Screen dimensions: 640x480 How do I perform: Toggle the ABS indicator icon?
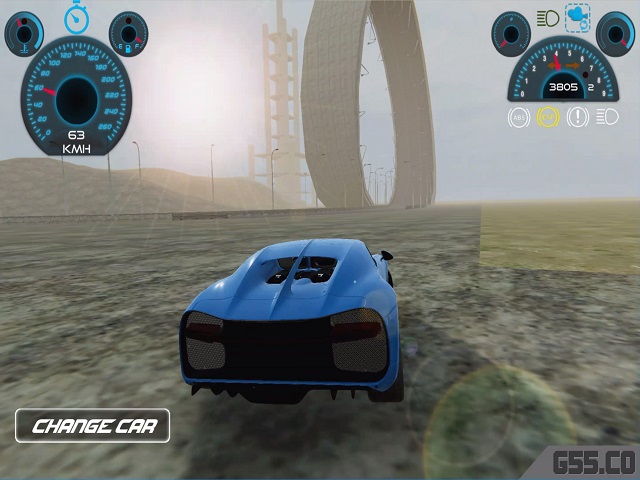pos(519,117)
